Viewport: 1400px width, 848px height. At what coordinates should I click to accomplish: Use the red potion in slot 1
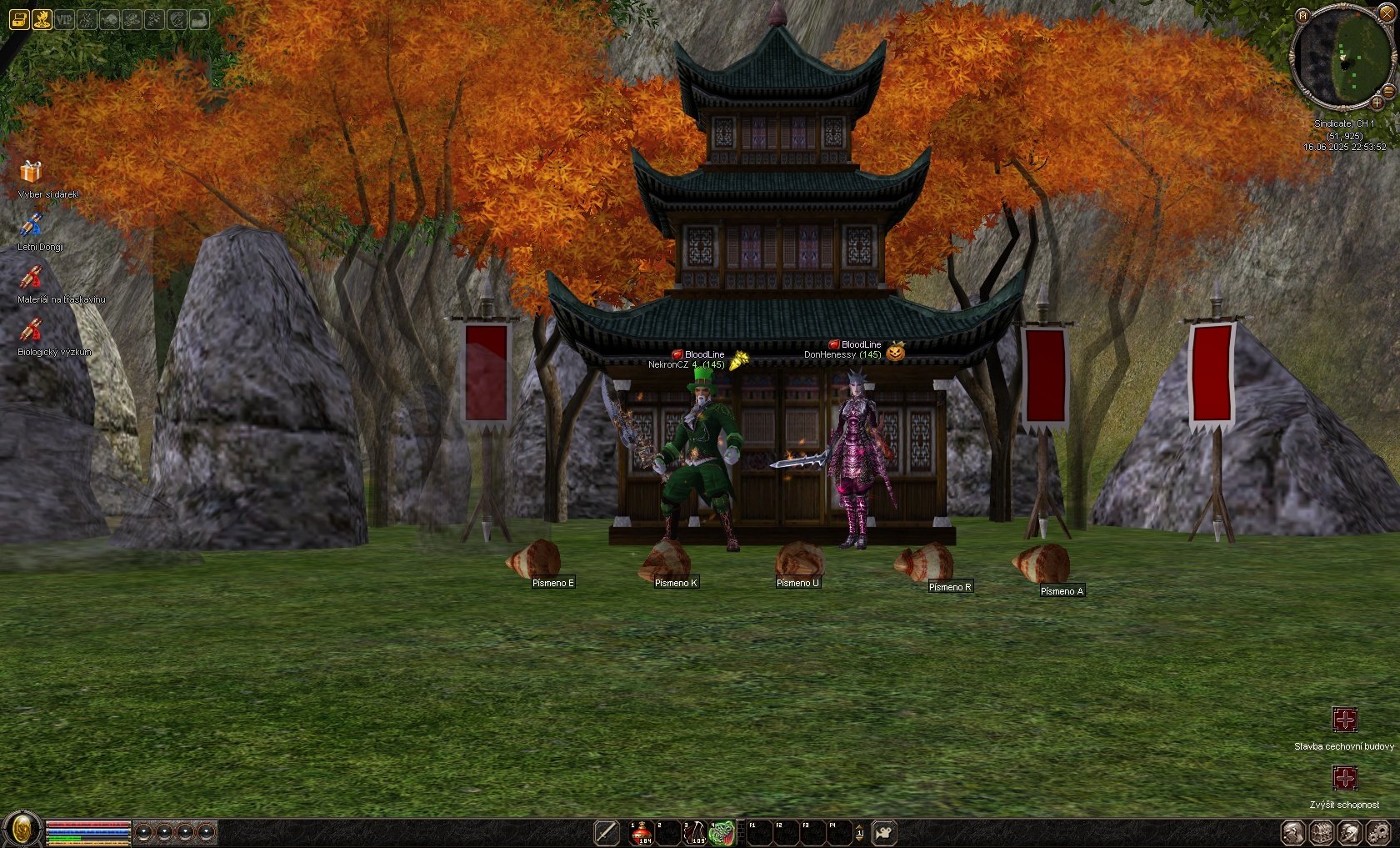pyautogui.click(x=642, y=832)
